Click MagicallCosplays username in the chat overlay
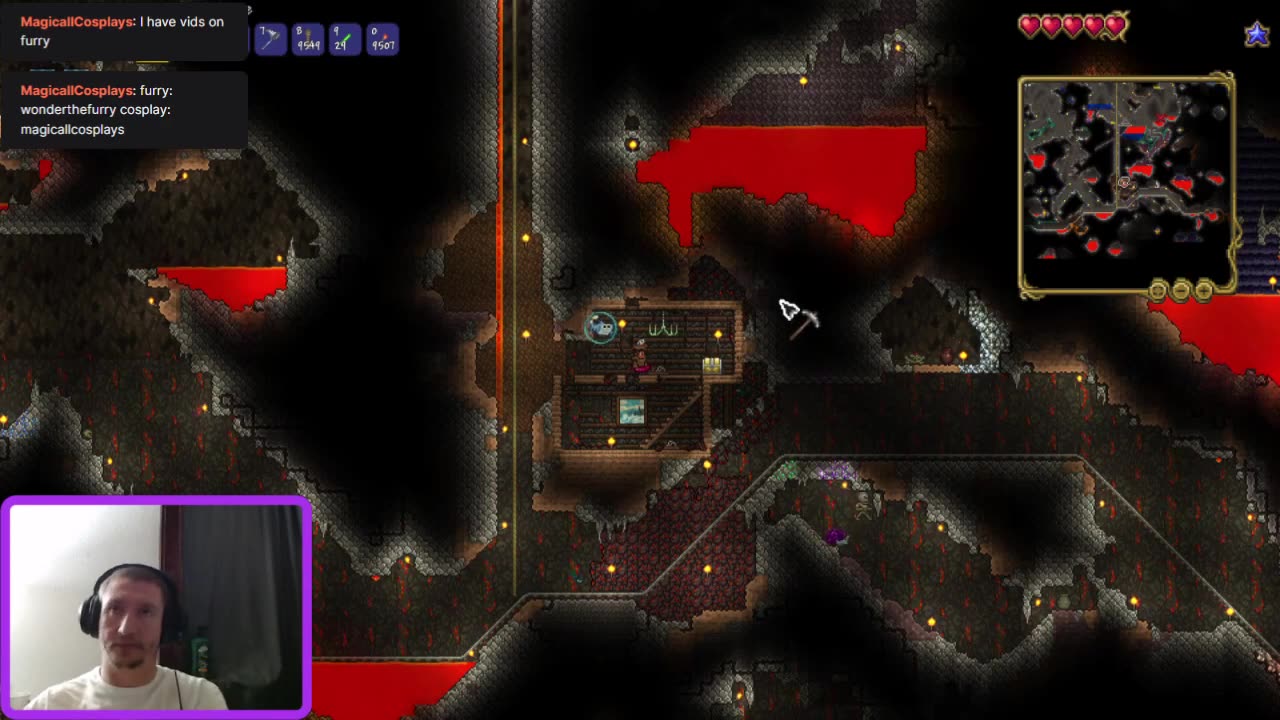Image resolution: width=1280 pixels, height=720 pixels. [x=75, y=21]
